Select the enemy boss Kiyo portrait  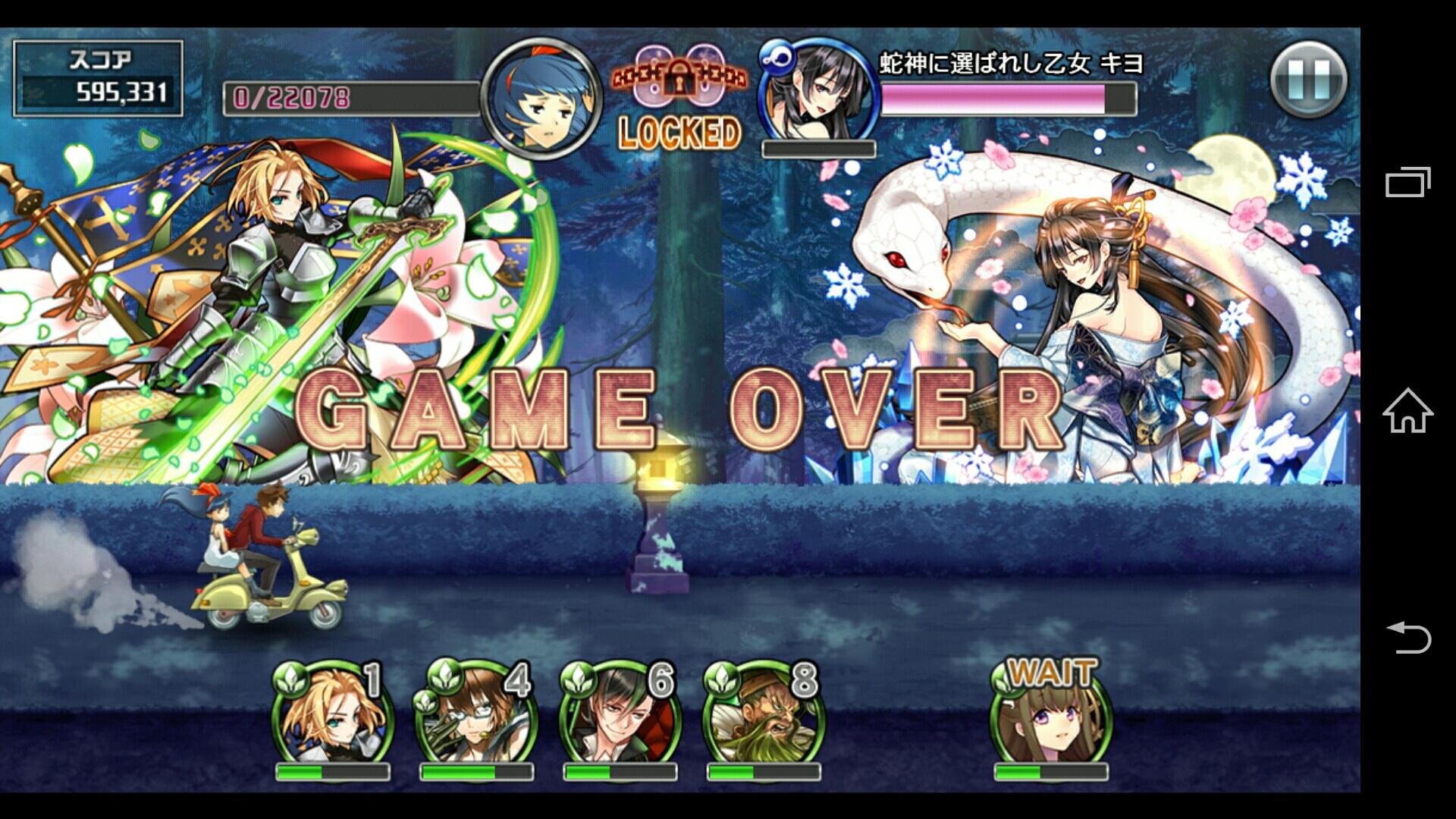(x=817, y=92)
